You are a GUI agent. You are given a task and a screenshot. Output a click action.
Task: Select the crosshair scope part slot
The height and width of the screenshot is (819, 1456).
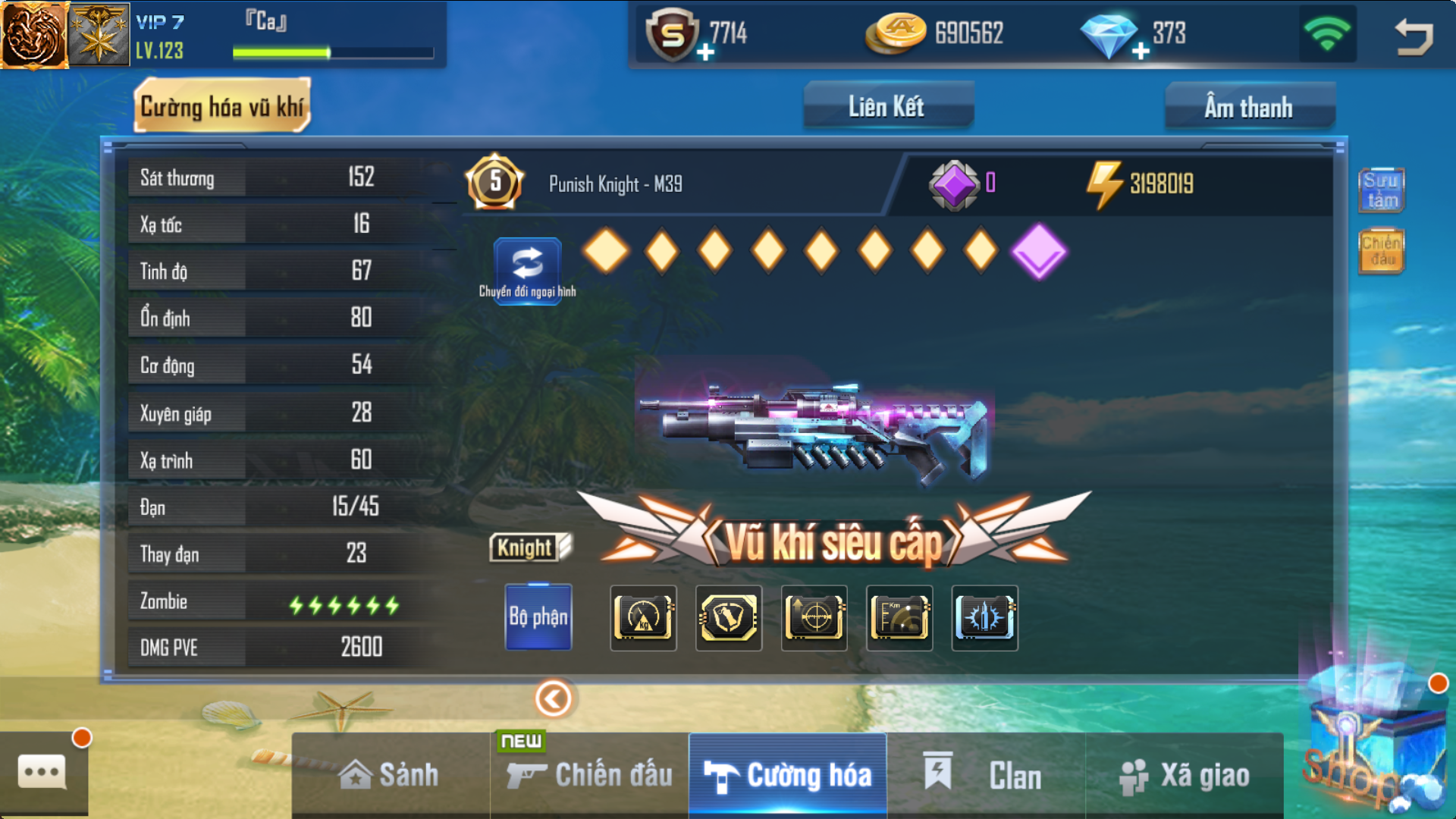[814, 618]
